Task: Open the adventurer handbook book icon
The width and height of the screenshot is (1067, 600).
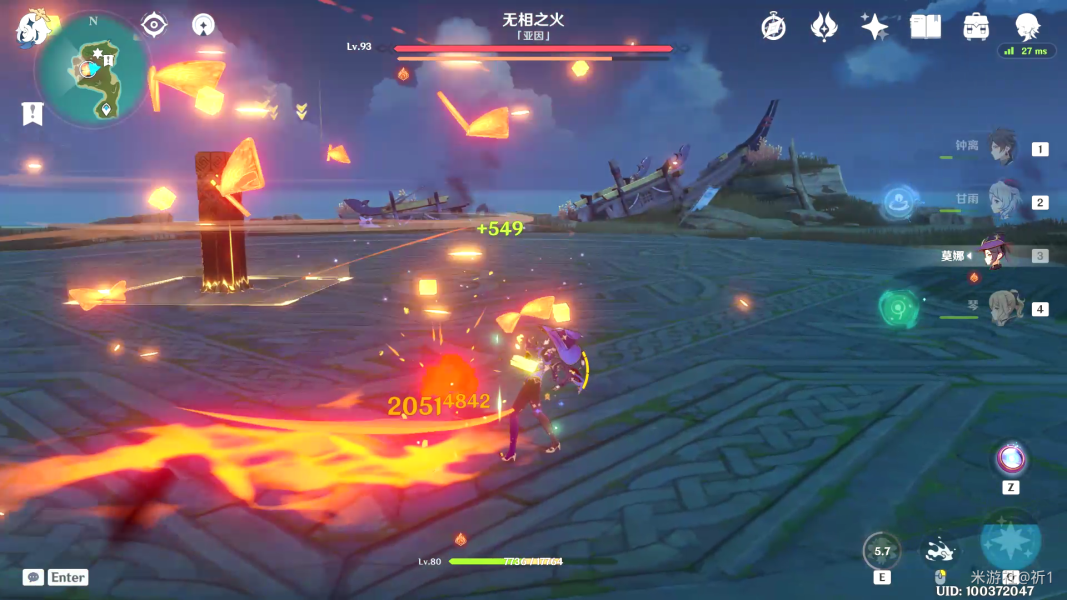Action: pos(926,27)
